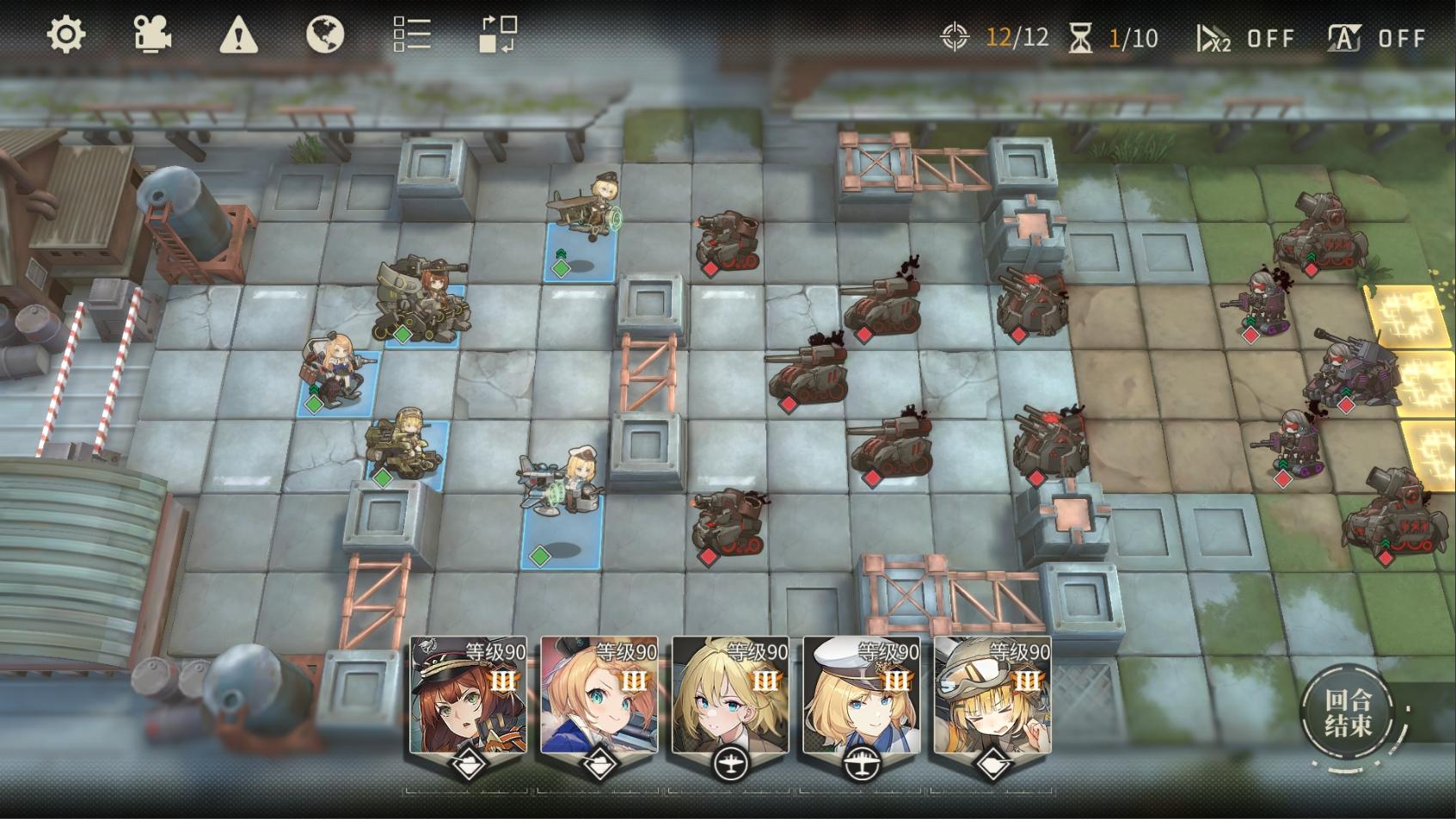Pick the blonde white naval cap card

tap(861, 697)
